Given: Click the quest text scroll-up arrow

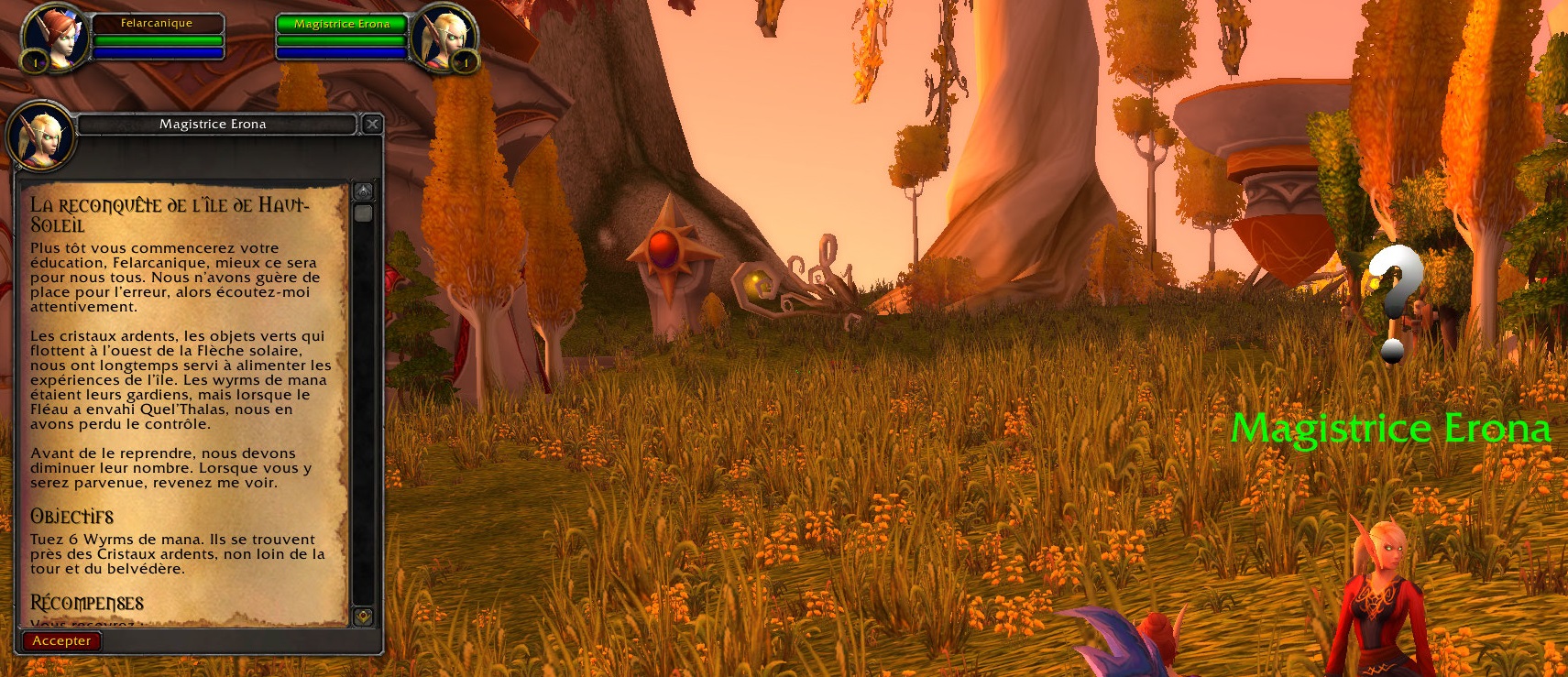Looking at the screenshot, I should tap(364, 191).
